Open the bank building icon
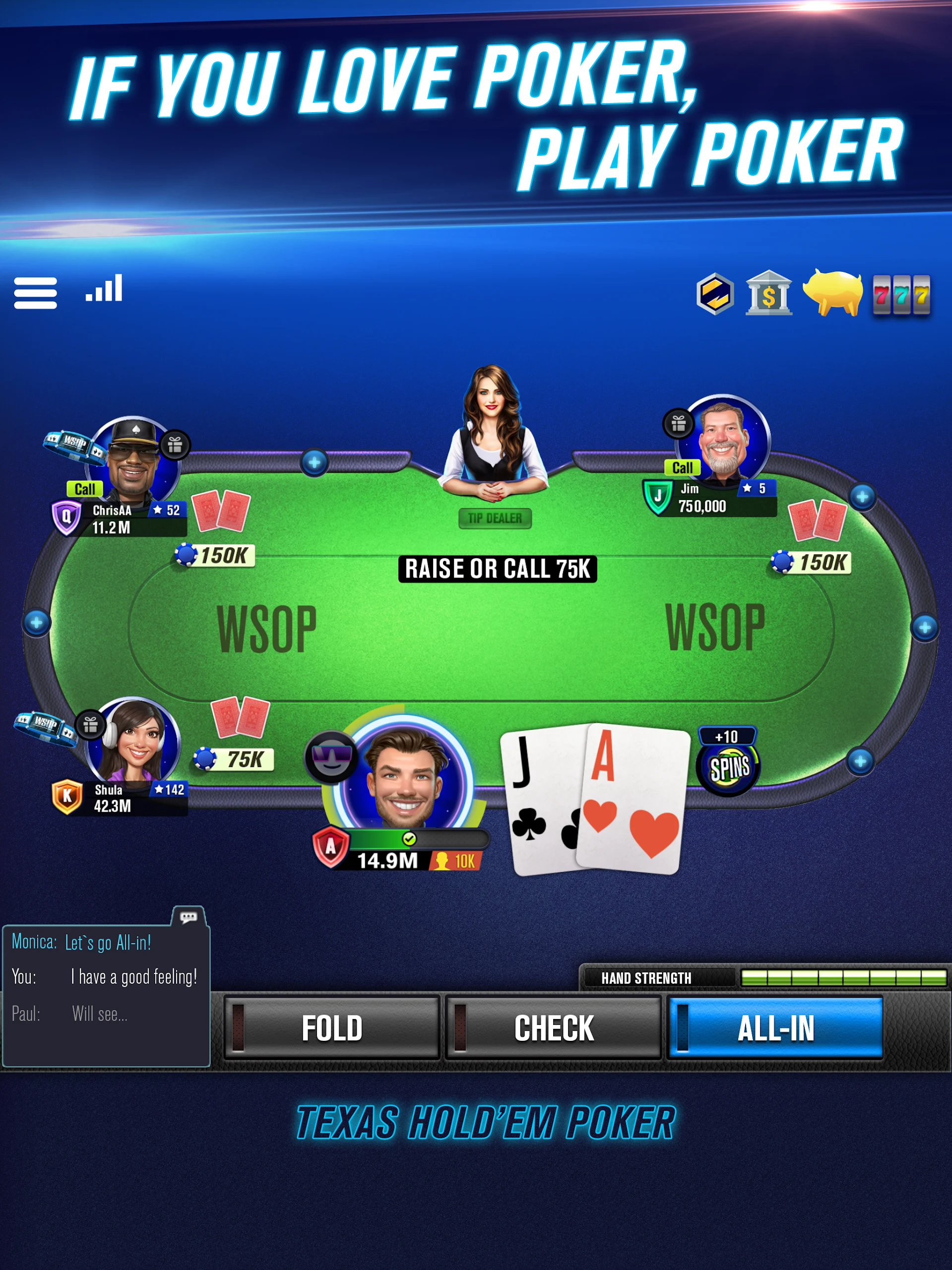This screenshot has width=952, height=1270. tap(768, 294)
